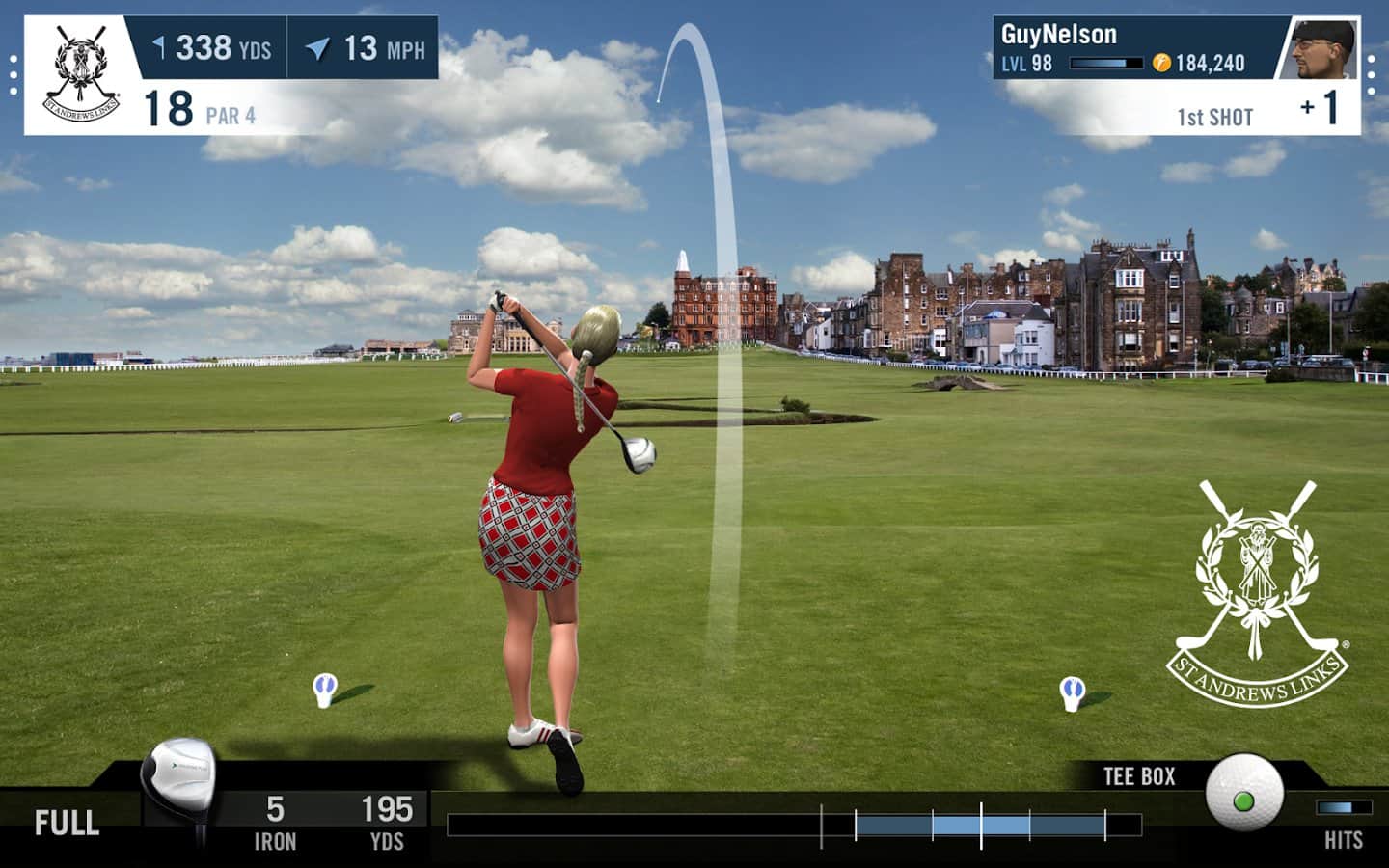Select the 5 Iron club head icon
Screen dimensions: 1389x868
click(x=177, y=783)
